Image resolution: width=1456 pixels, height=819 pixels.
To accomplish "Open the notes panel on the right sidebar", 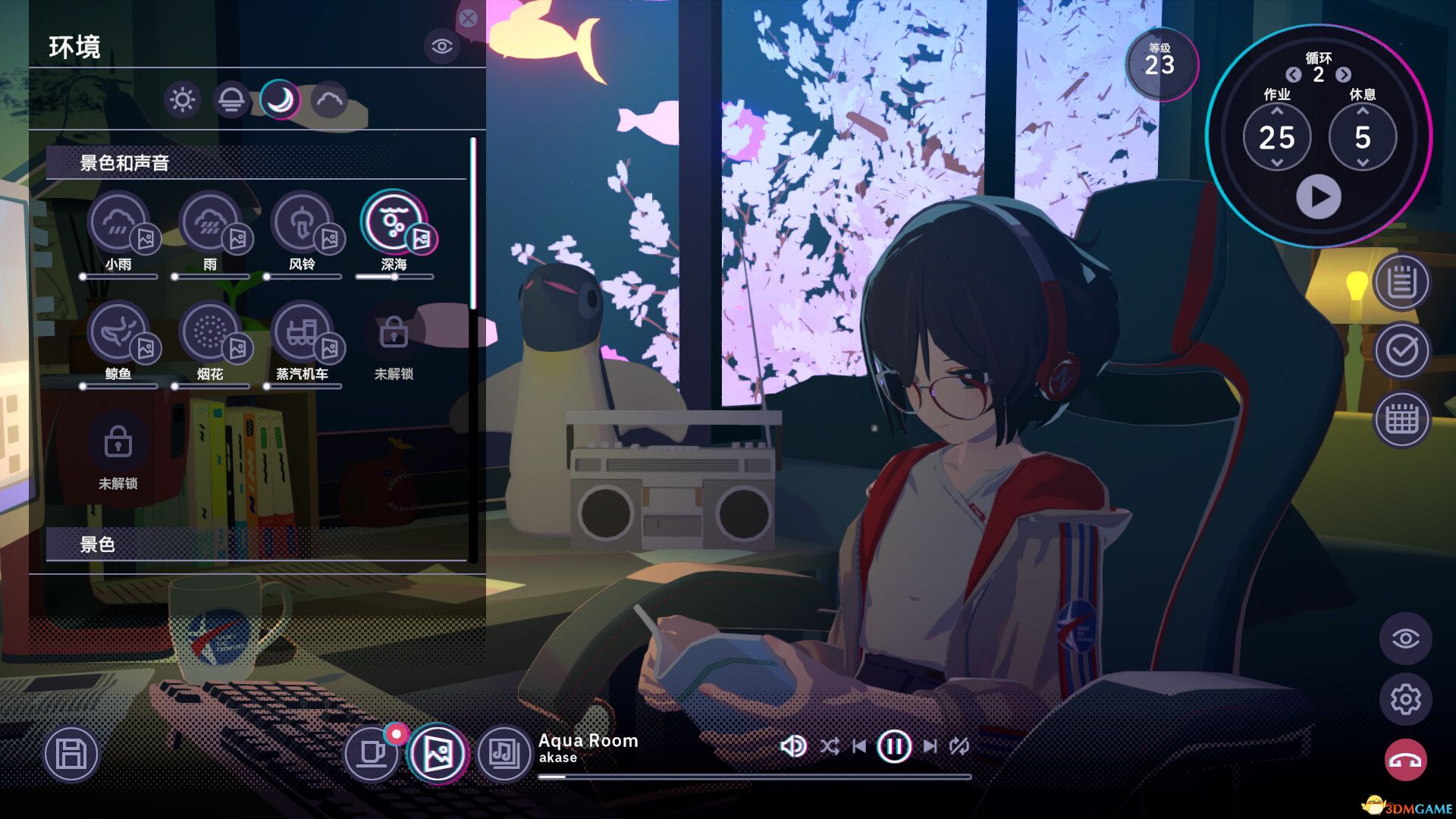I will (x=1402, y=286).
